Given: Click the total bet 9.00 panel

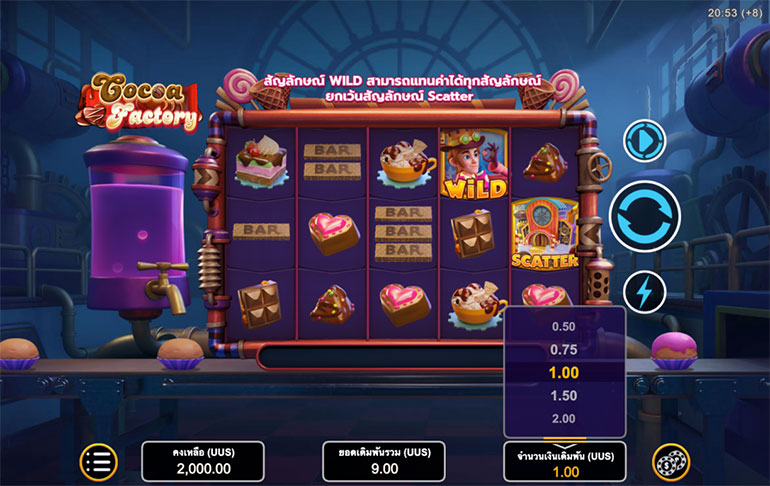Looking at the screenshot, I should (383, 461).
